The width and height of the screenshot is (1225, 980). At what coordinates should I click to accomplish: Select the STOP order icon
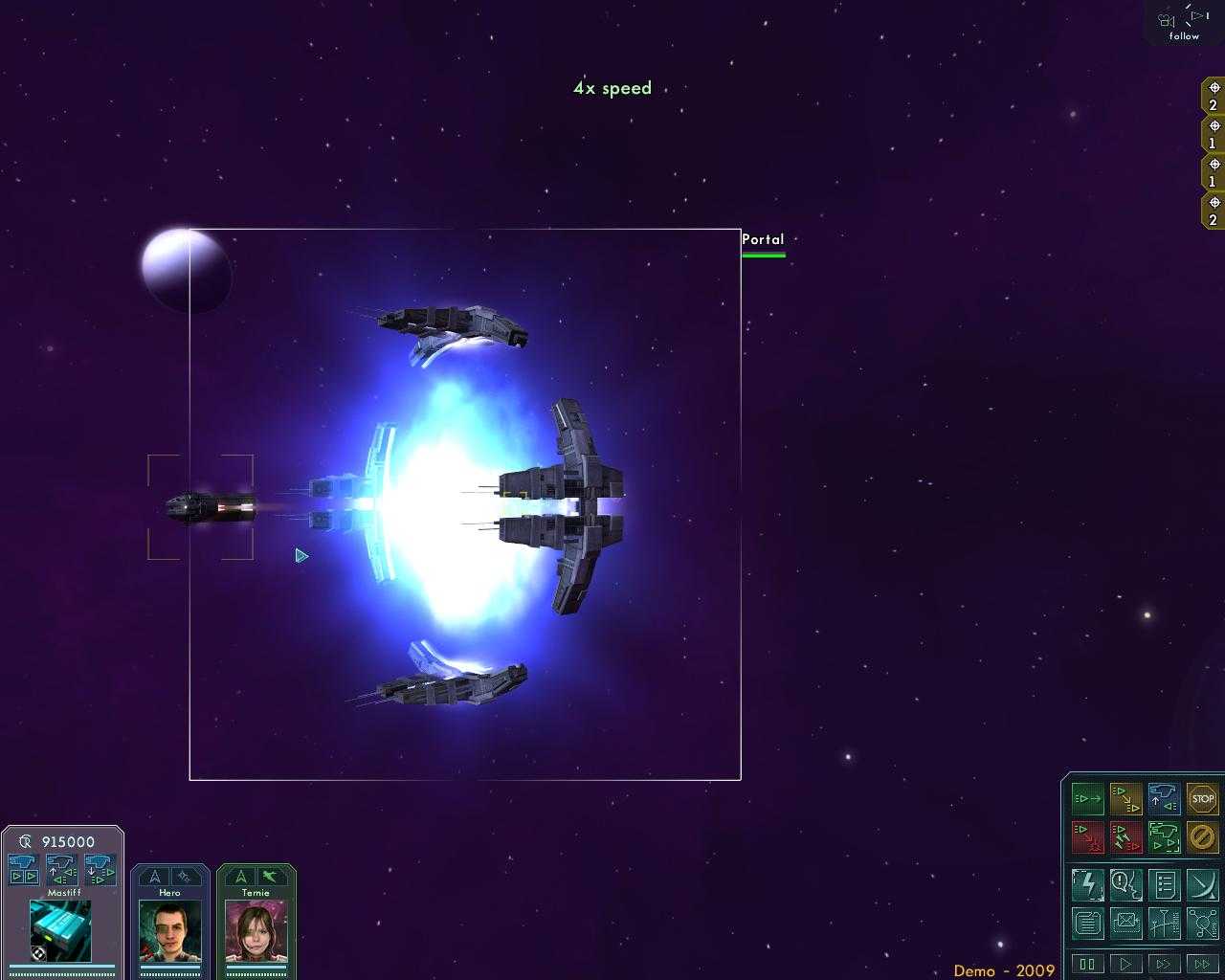coord(1203,799)
